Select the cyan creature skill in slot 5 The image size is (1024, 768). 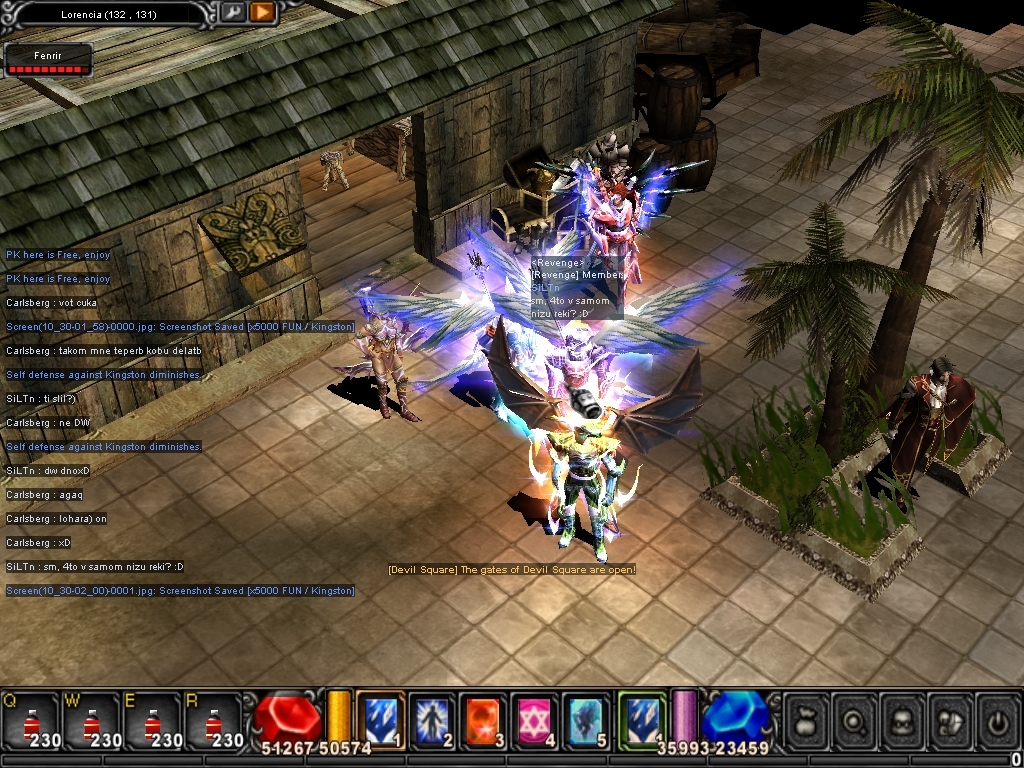pyautogui.click(x=588, y=720)
